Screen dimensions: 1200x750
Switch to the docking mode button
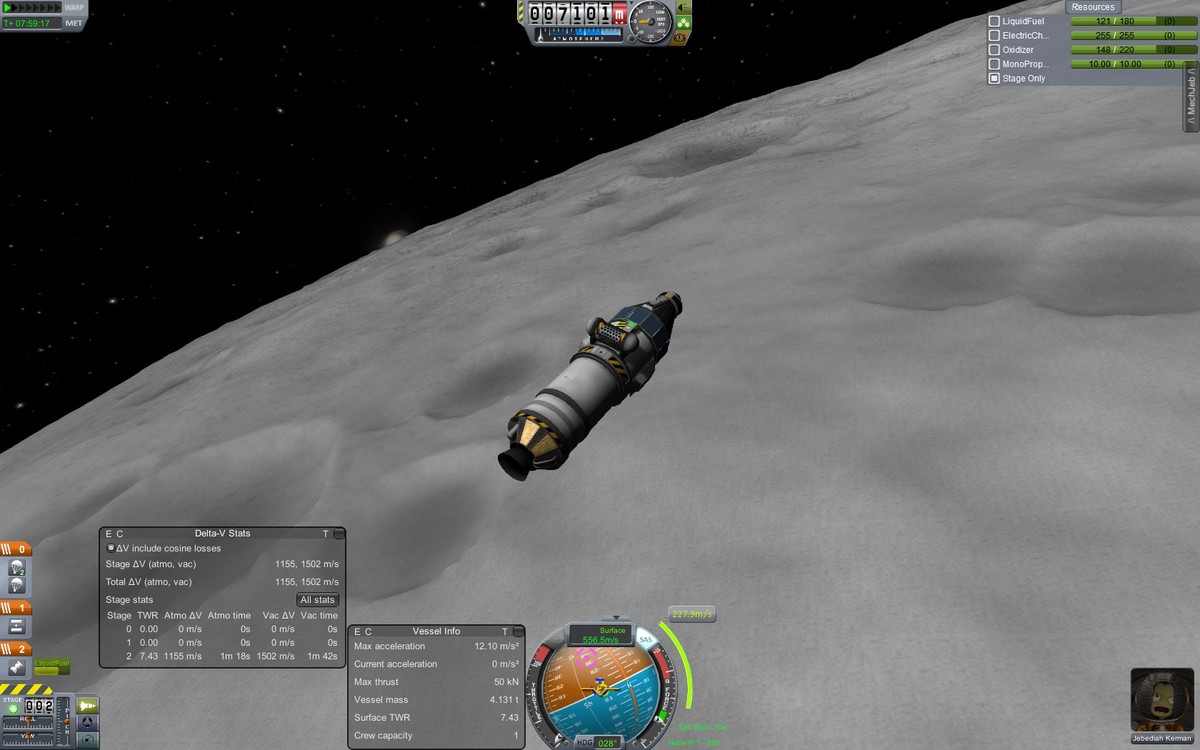tap(88, 722)
